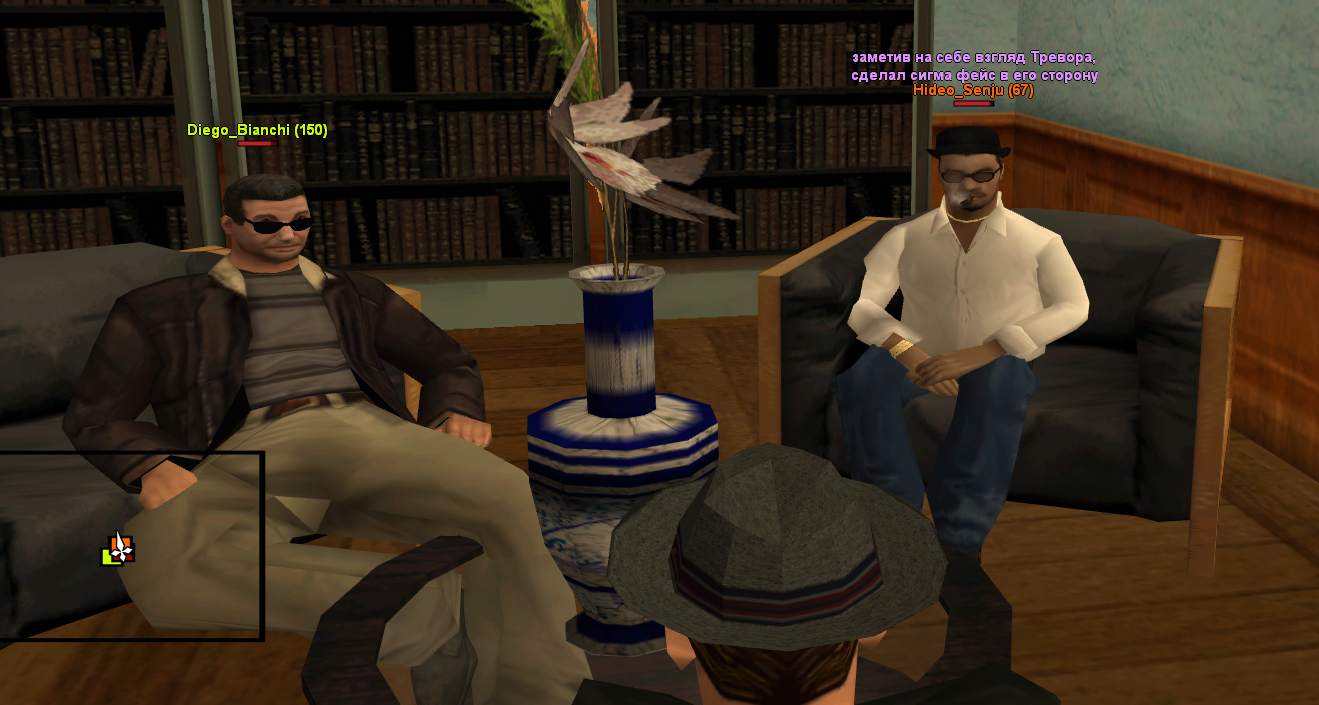The image size is (1319, 705).
Task: Click the Diego_Bianchi (150) player nametag
Action: [x=257, y=130]
